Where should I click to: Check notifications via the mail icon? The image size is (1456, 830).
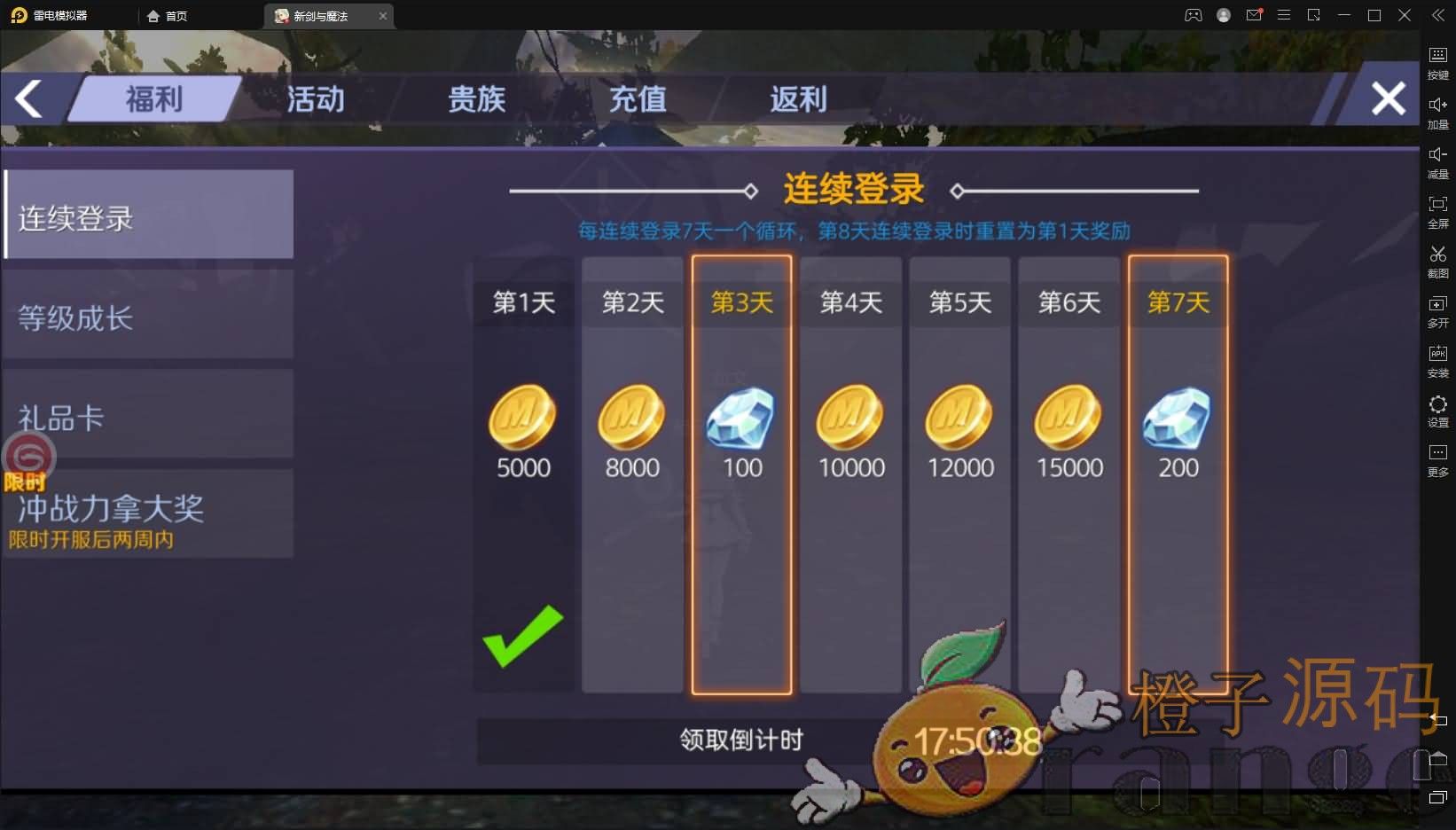[x=1253, y=15]
